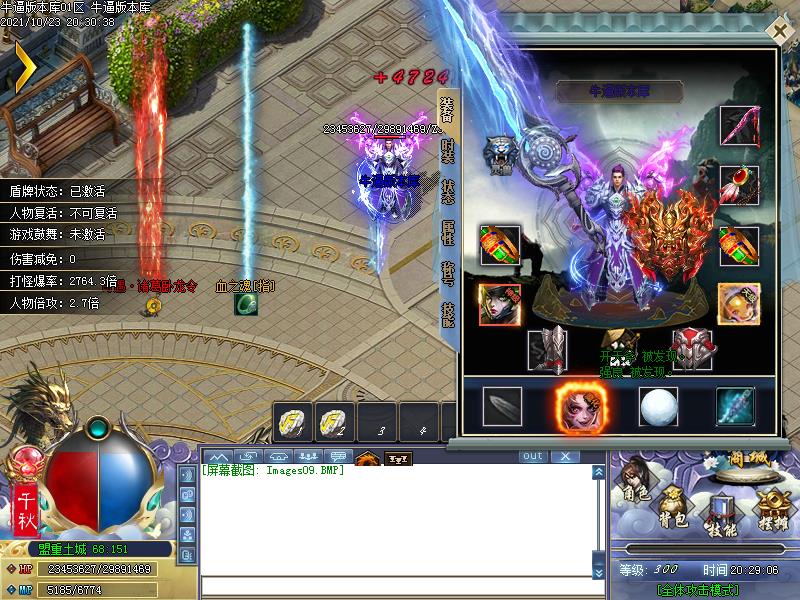Screen dimensions: 800x600
Task: Open the 技能 tab in the character panel
Action: click(448, 313)
